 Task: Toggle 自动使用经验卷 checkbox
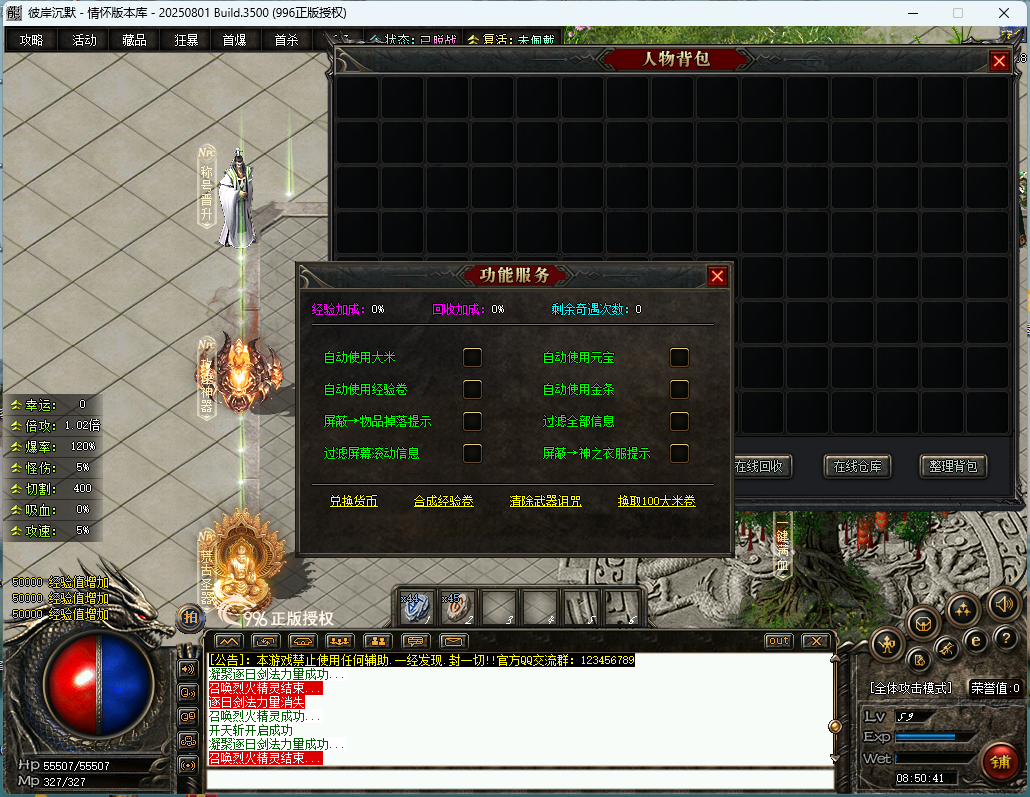coord(472,389)
